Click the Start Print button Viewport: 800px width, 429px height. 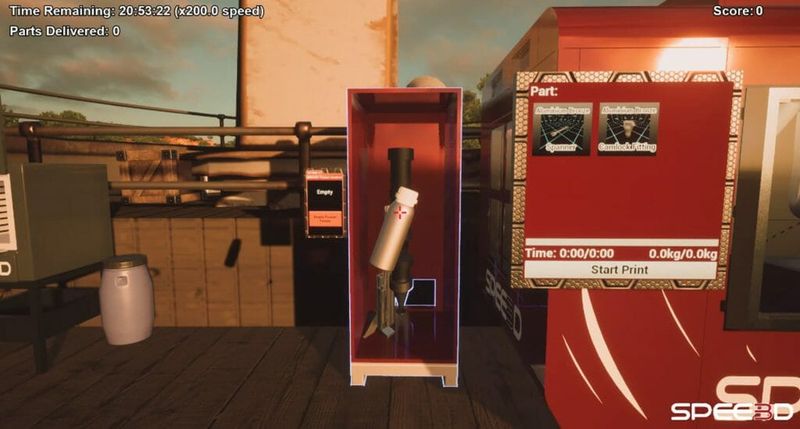[x=620, y=270]
